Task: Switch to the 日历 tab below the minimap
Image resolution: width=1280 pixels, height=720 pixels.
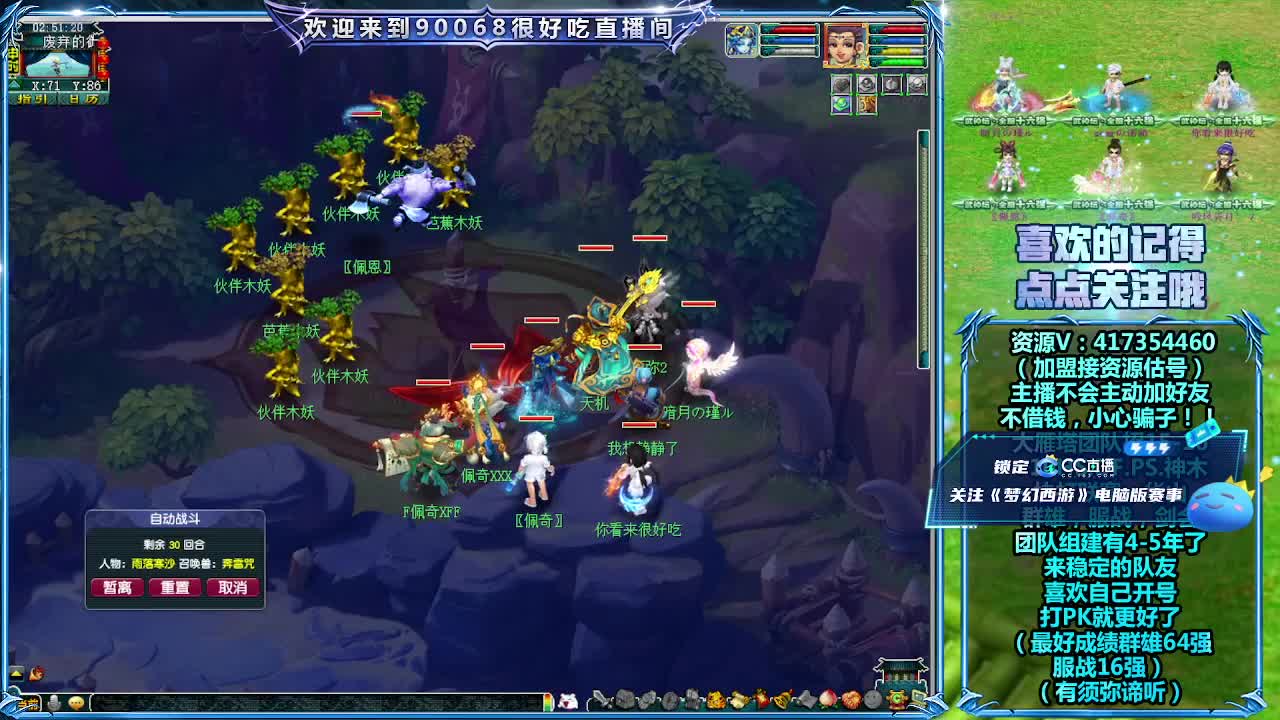Action: pos(82,99)
